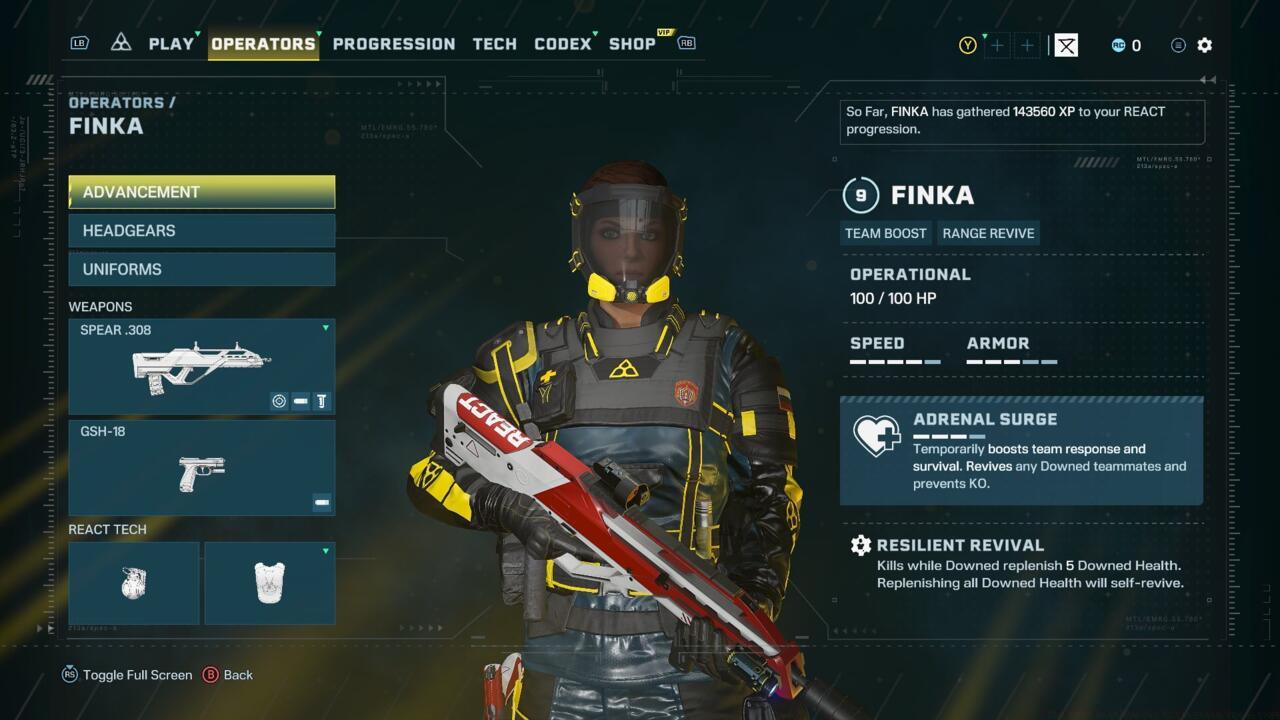
Task: Select the body armor REACT Tech item
Action: pos(269,582)
